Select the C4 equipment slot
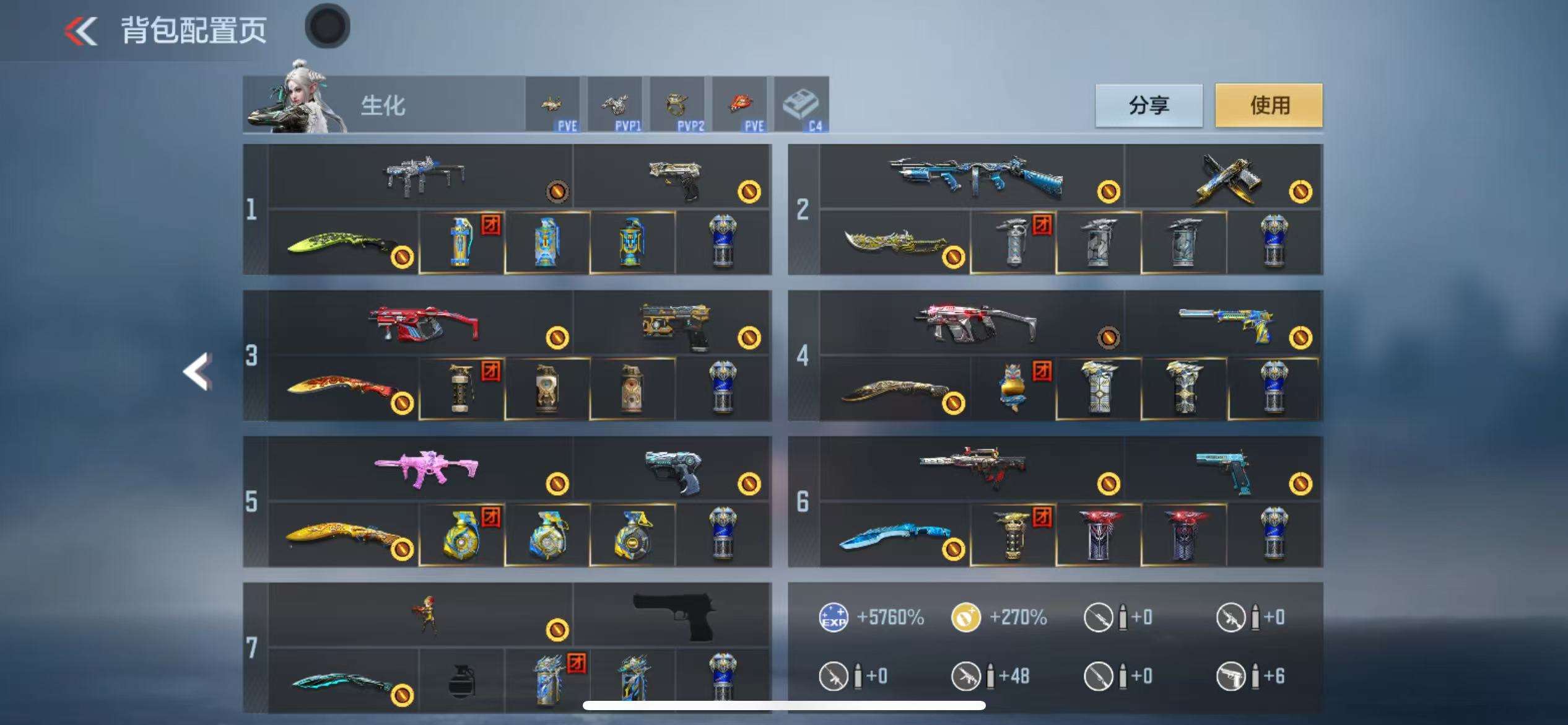The width and height of the screenshot is (1568, 725). pos(801,105)
